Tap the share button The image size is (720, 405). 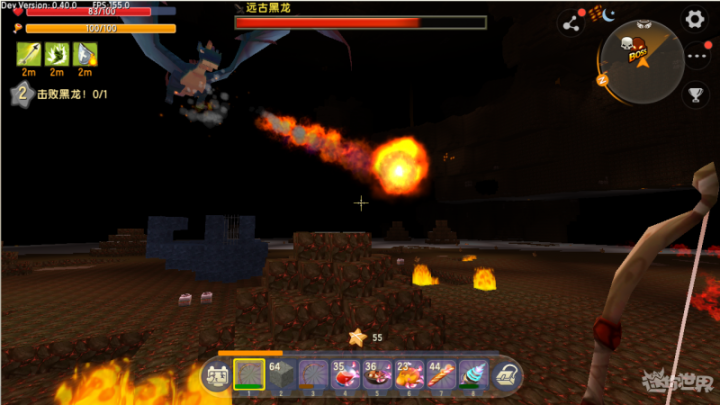tap(571, 21)
